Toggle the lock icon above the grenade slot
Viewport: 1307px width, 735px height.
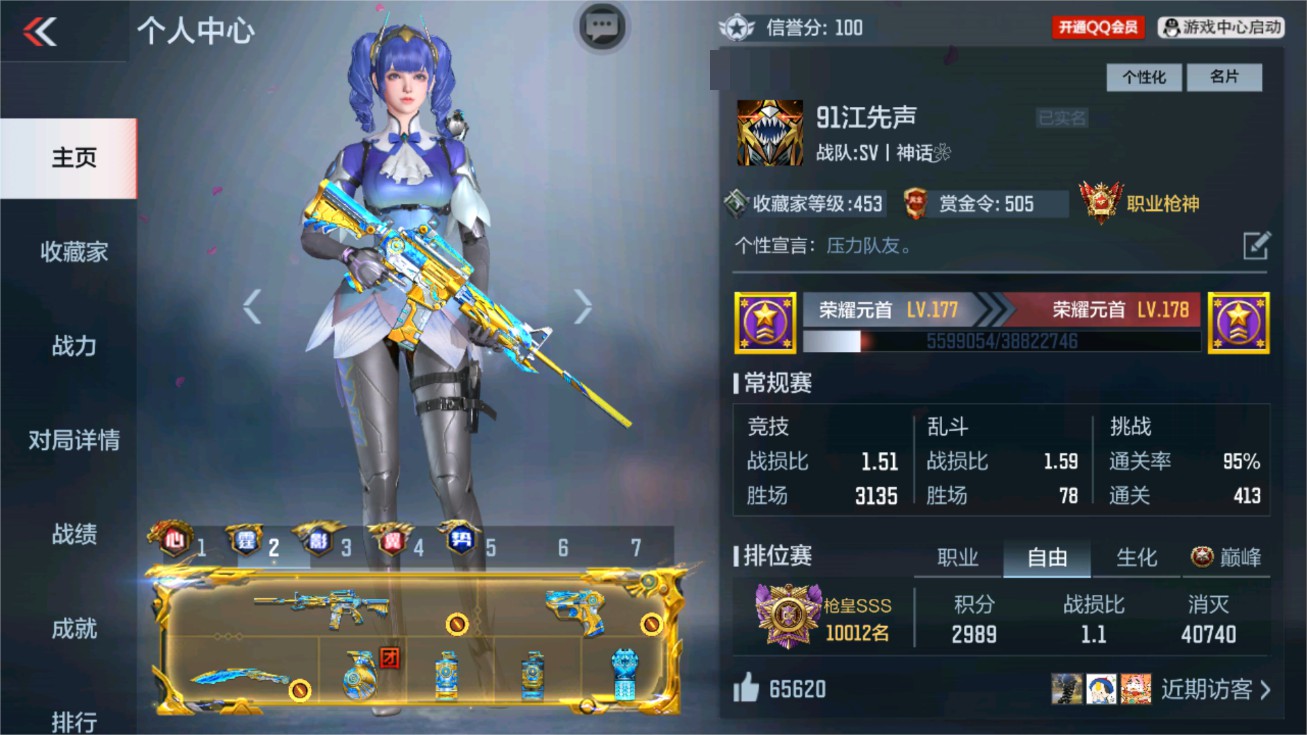coord(455,625)
